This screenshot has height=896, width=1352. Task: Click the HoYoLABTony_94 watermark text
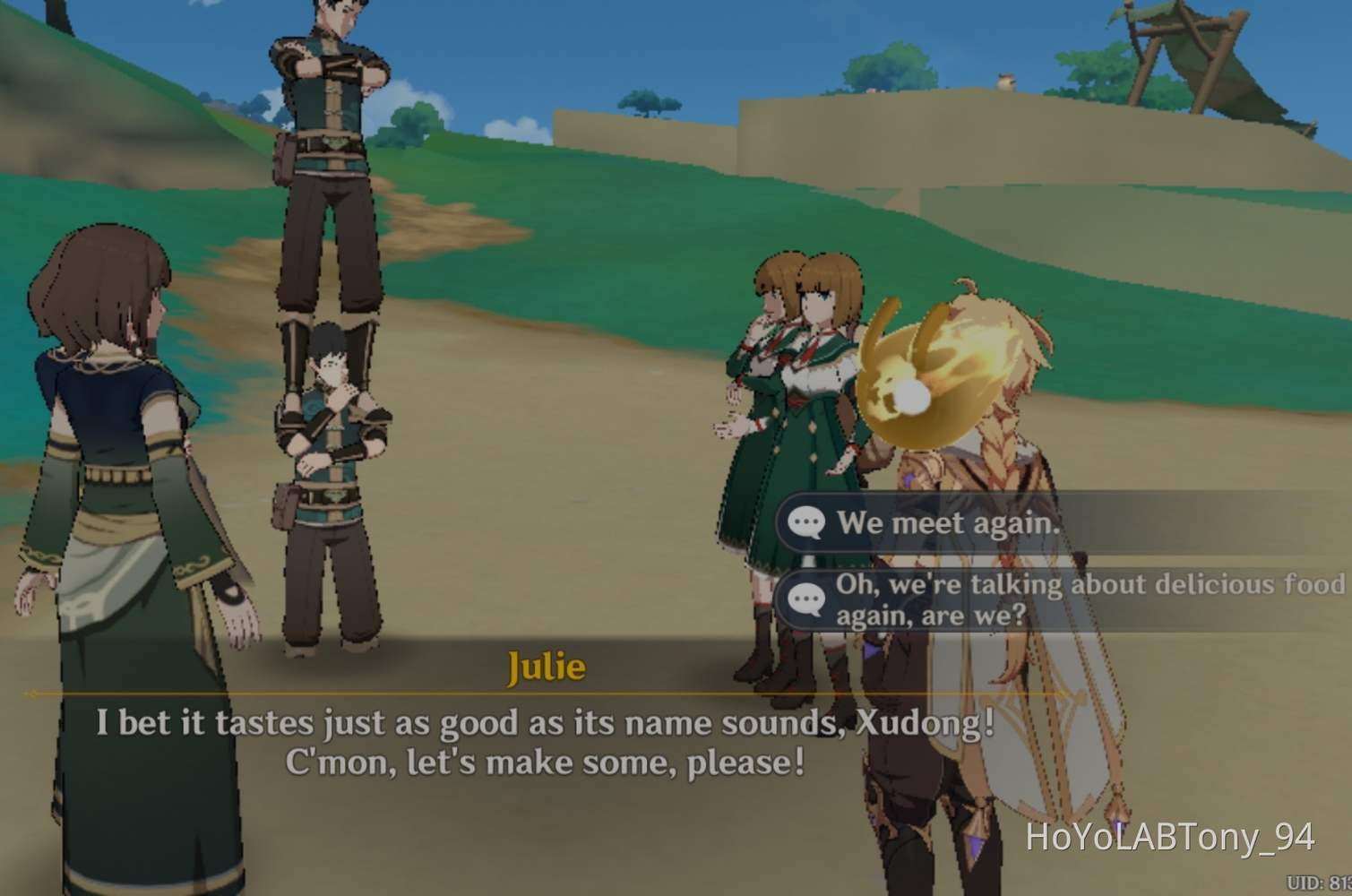[1165, 839]
